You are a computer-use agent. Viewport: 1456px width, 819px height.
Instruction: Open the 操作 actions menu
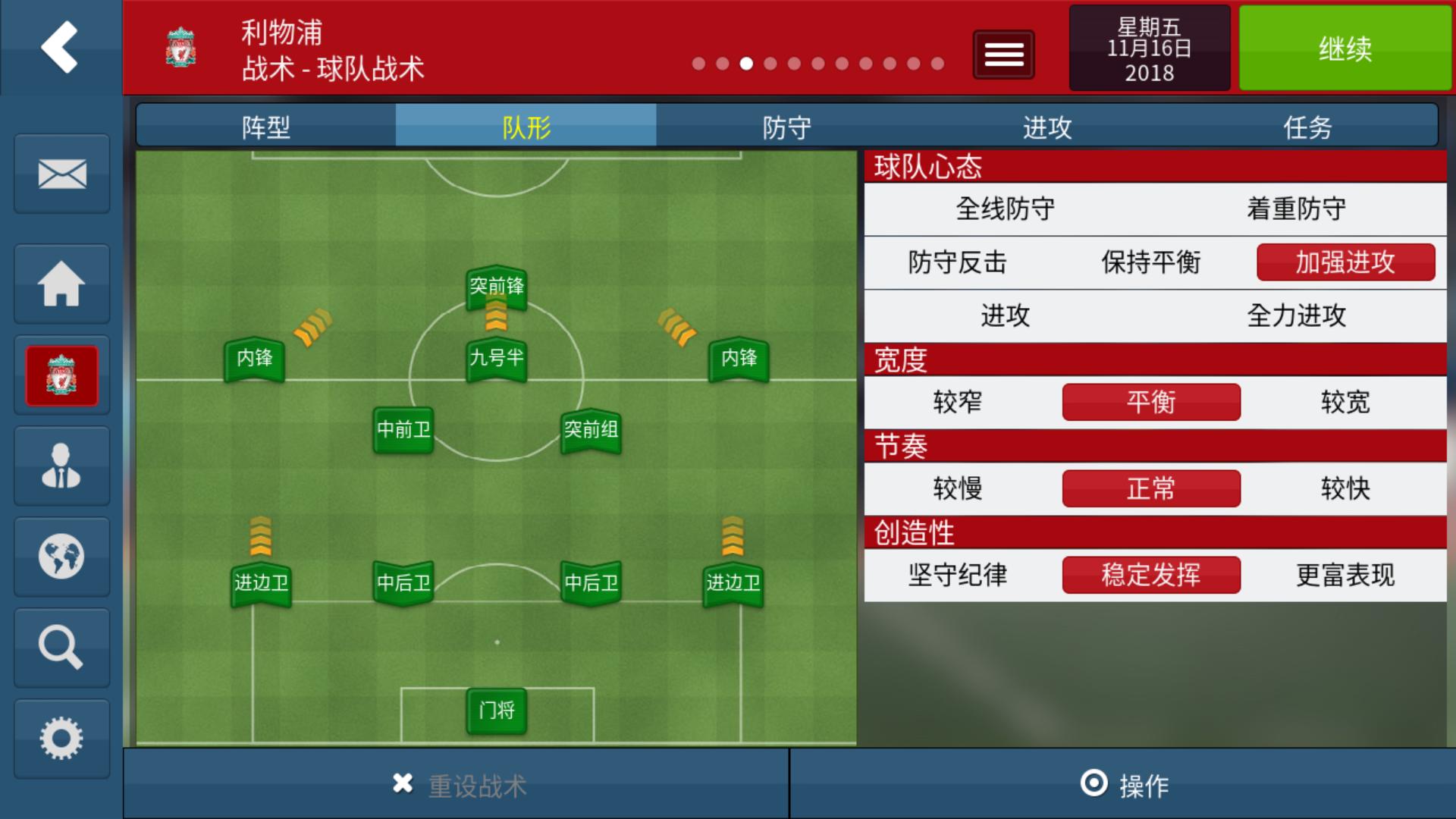(1122, 786)
